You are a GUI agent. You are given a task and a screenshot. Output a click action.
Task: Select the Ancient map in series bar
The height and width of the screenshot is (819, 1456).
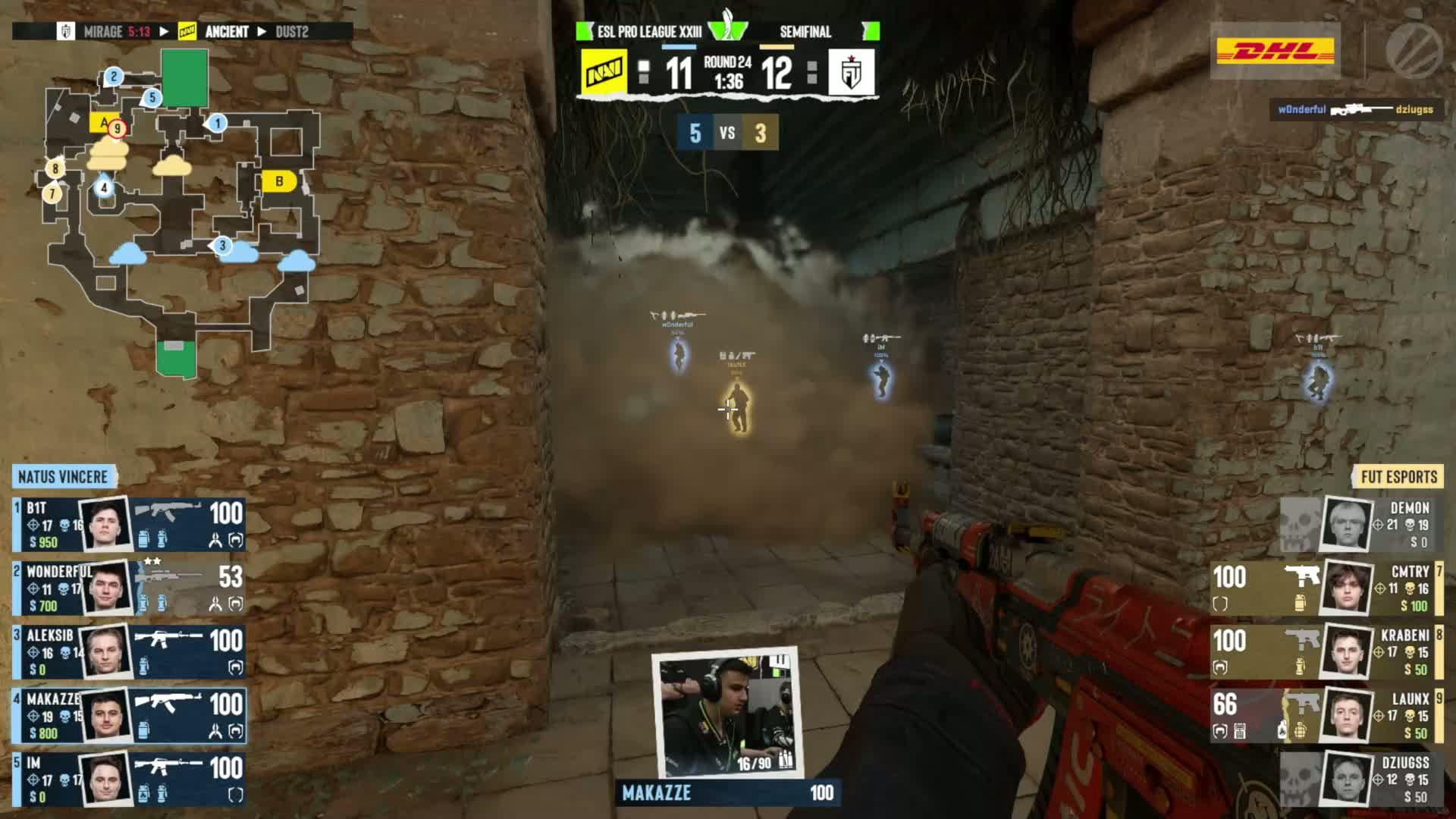pyautogui.click(x=226, y=32)
